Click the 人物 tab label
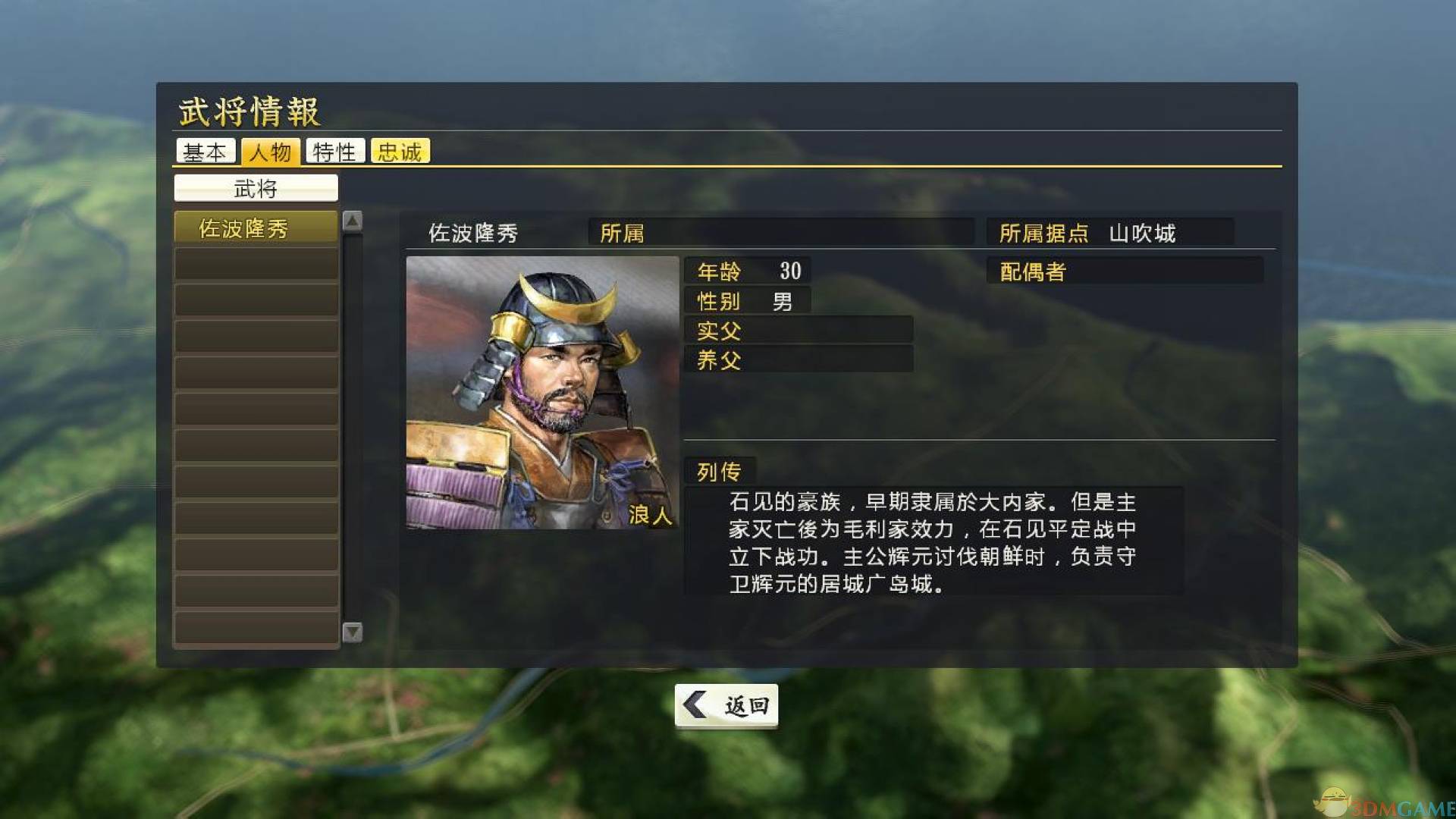 click(271, 151)
